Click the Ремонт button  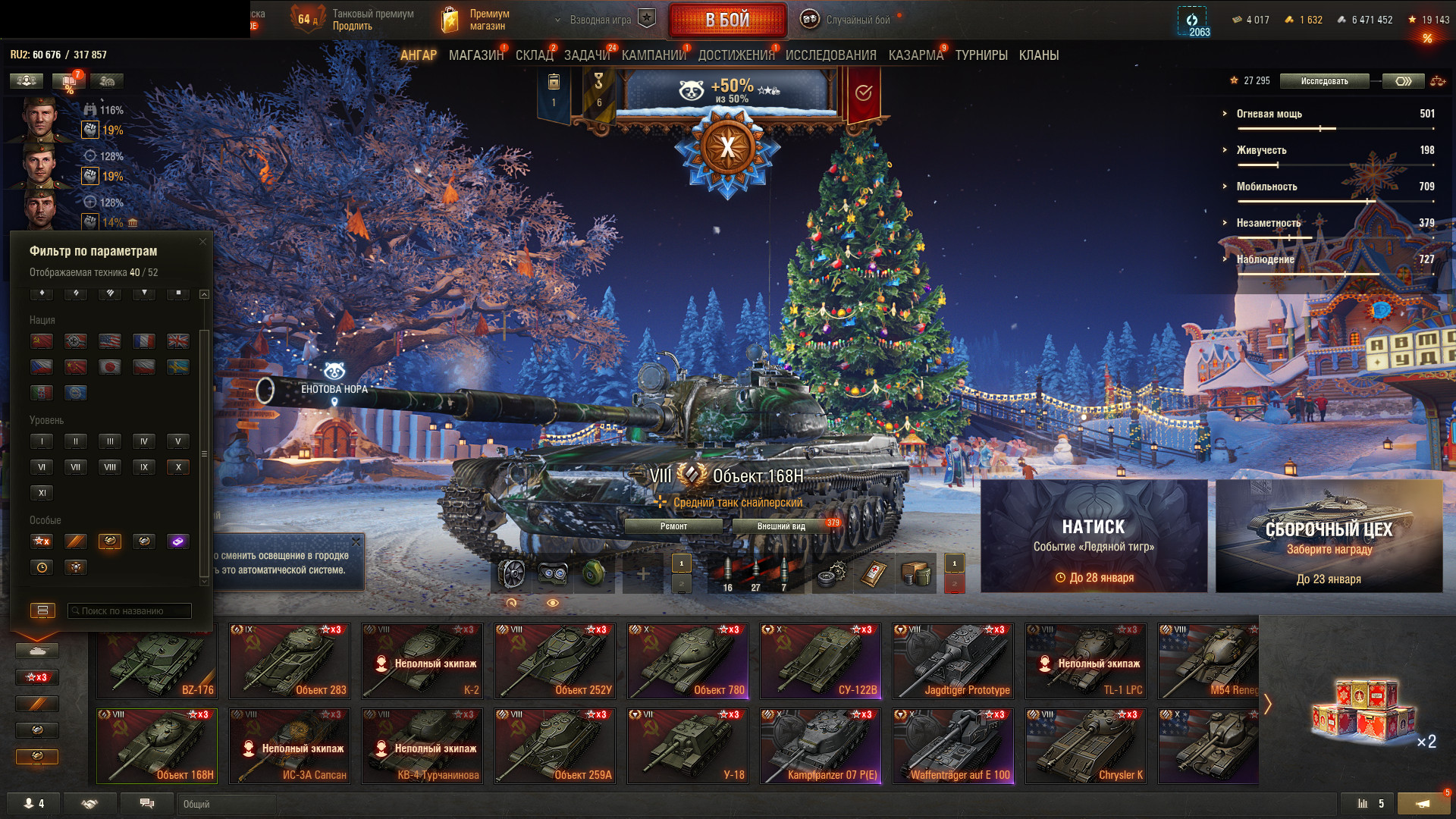[x=673, y=526]
